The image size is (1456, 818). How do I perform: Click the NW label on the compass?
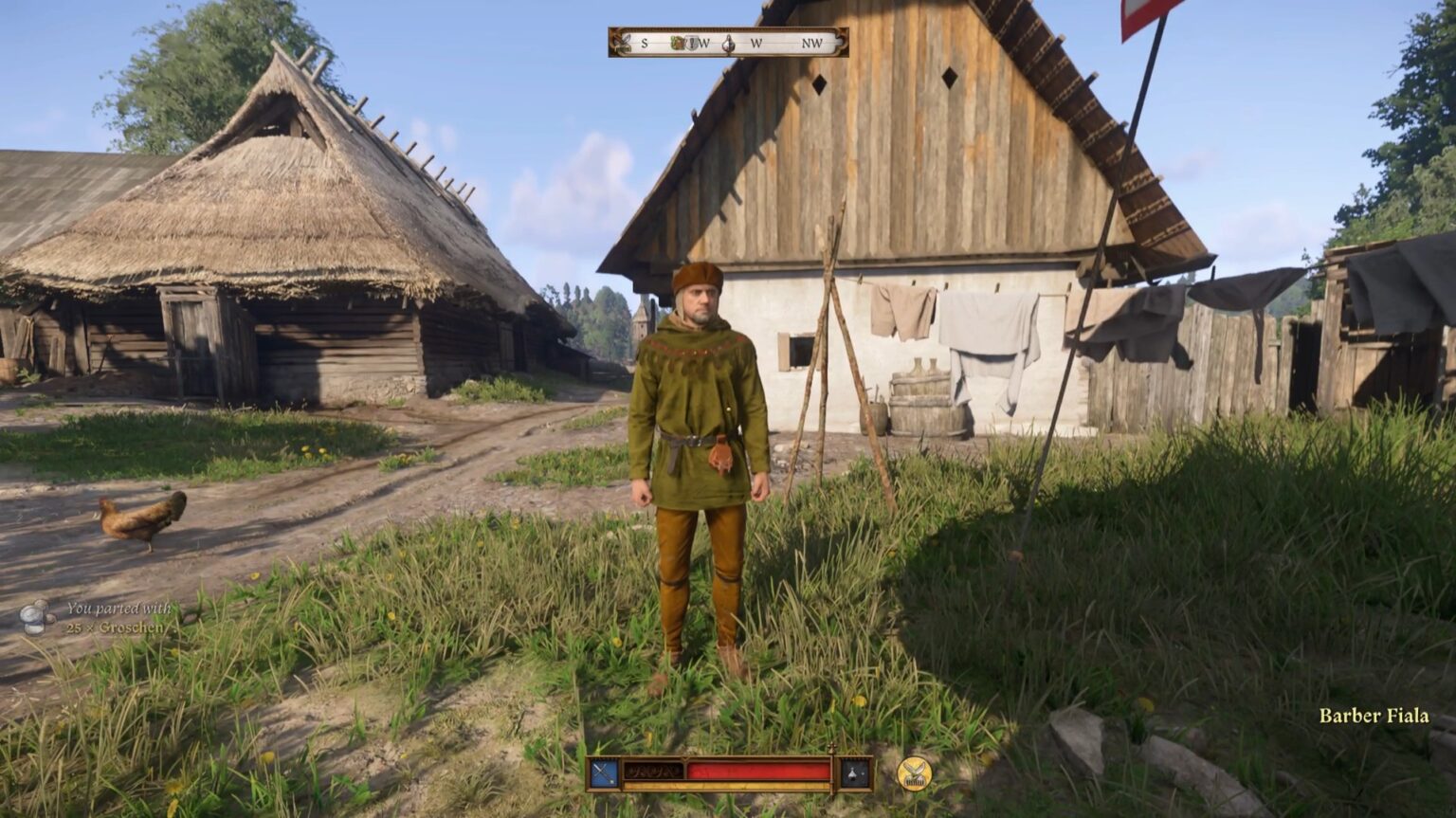(813, 42)
